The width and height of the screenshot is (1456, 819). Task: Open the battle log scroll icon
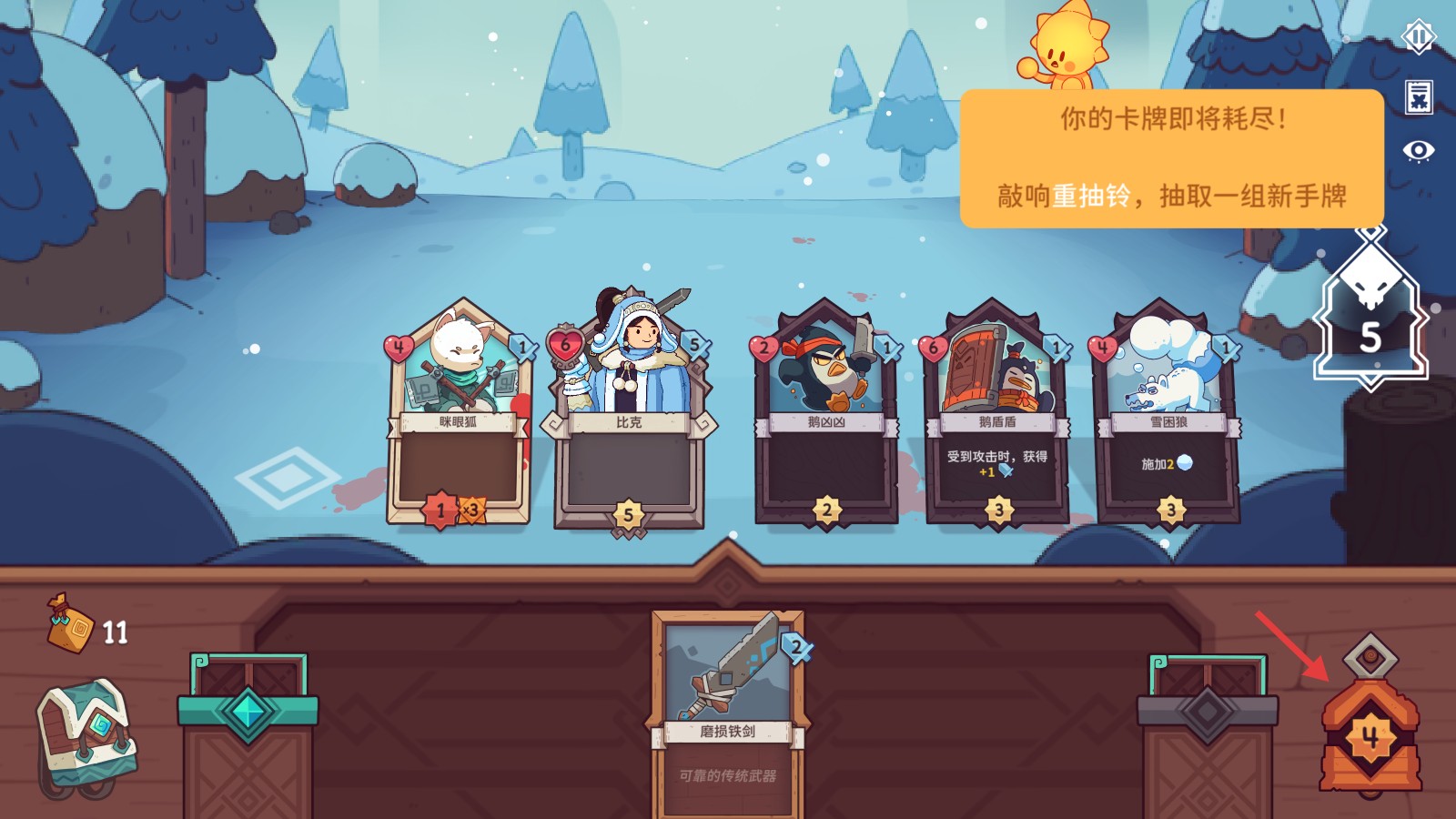(x=1418, y=96)
